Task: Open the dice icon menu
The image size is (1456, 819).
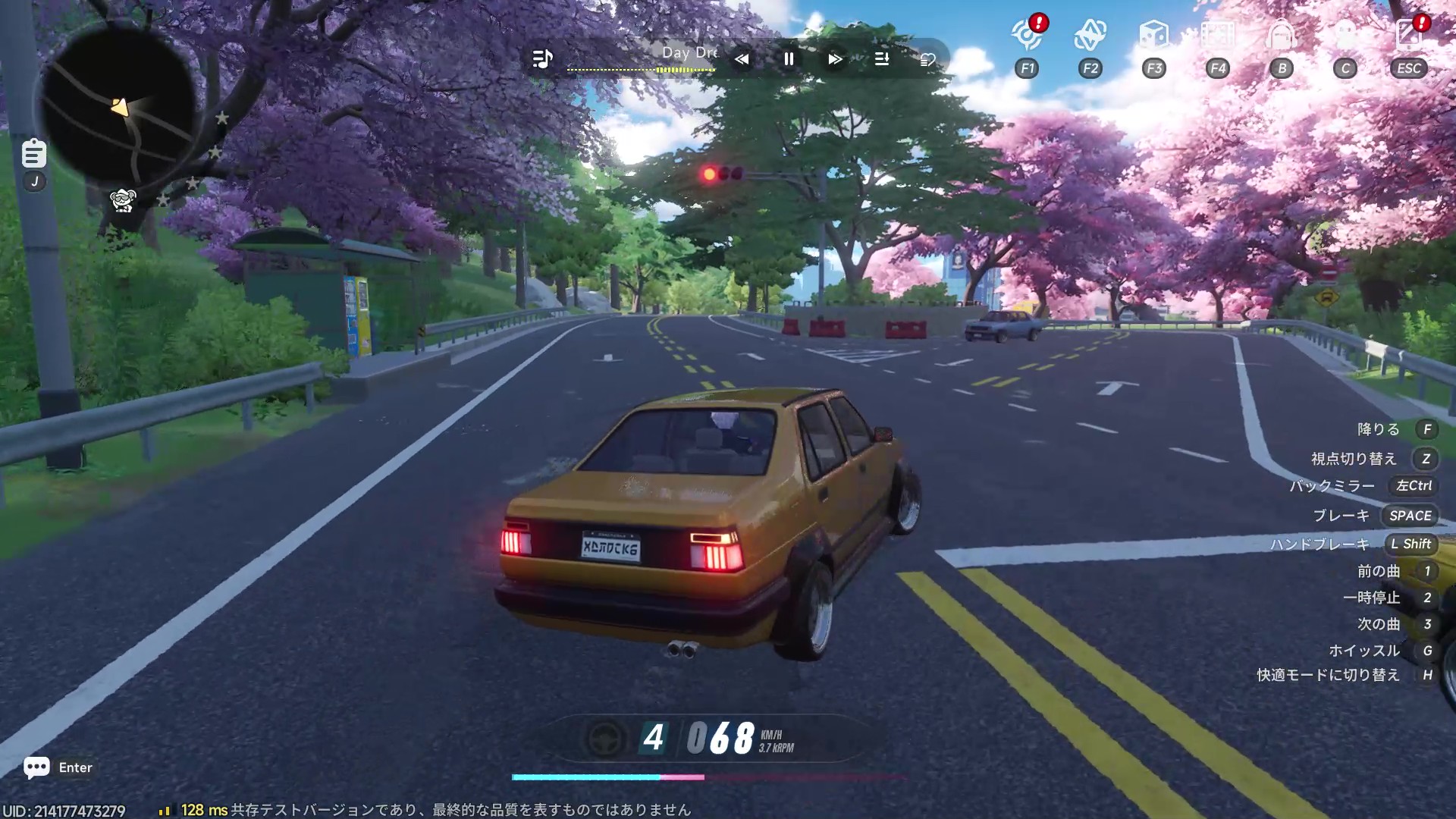Action: pyautogui.click(x=1153, y=36)
